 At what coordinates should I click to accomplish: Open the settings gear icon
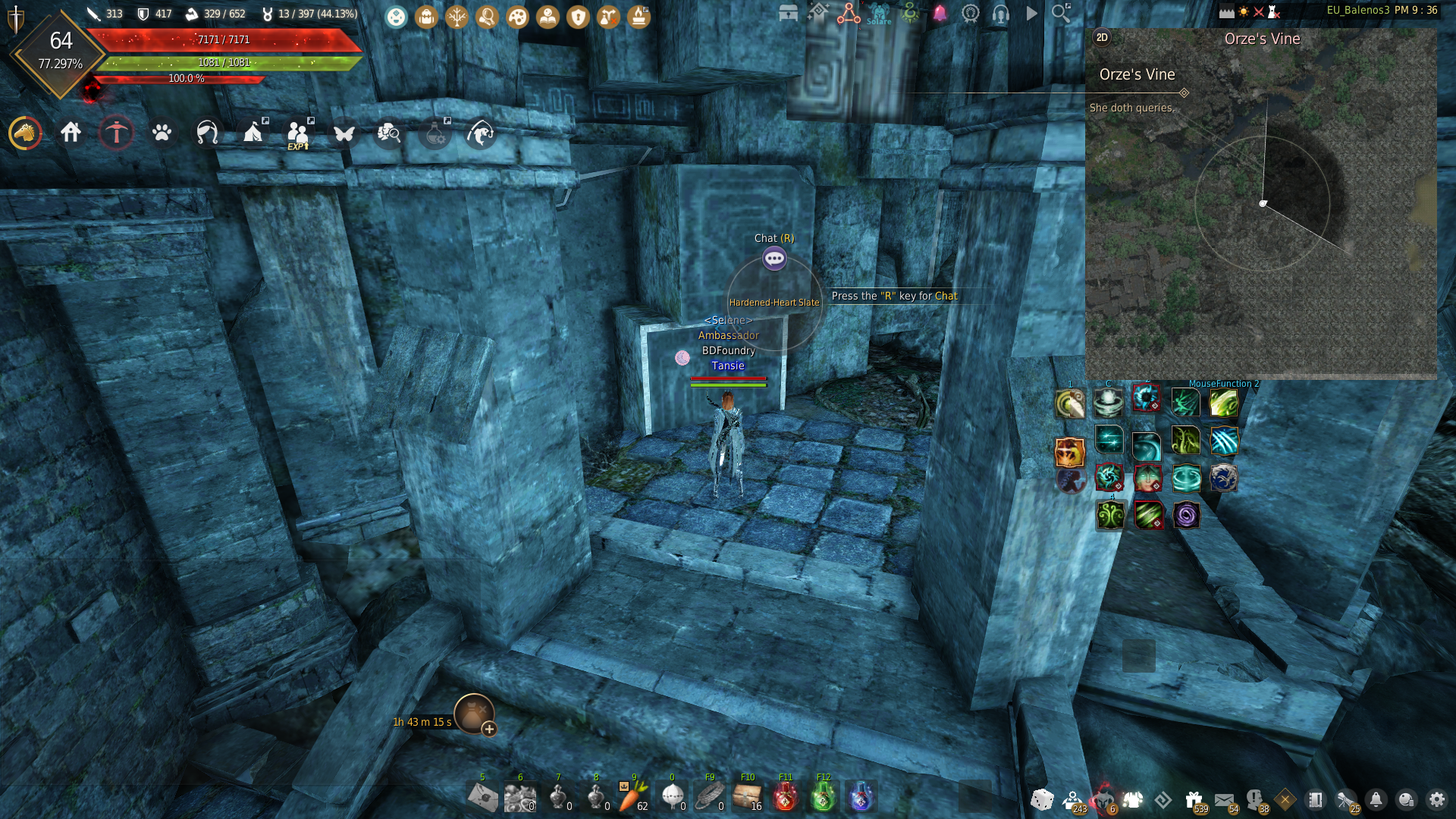pos(1436,799)
